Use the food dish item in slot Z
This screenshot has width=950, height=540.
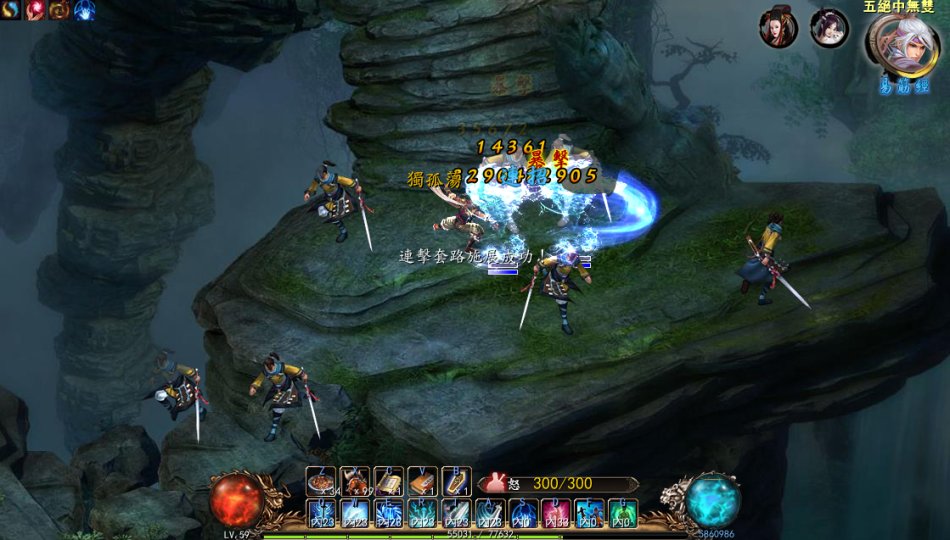point(321,482)
